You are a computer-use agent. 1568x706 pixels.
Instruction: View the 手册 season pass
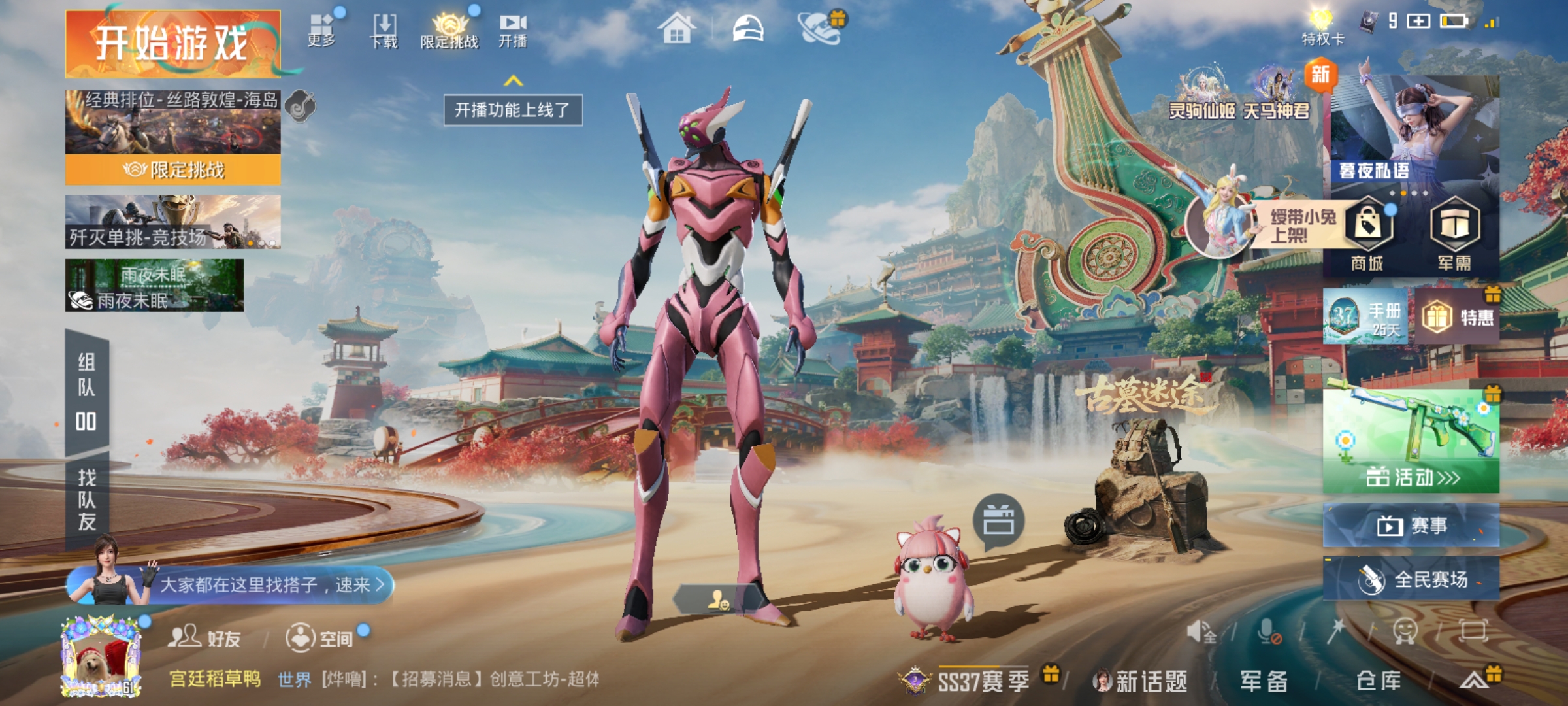(x=1365, y=317)
